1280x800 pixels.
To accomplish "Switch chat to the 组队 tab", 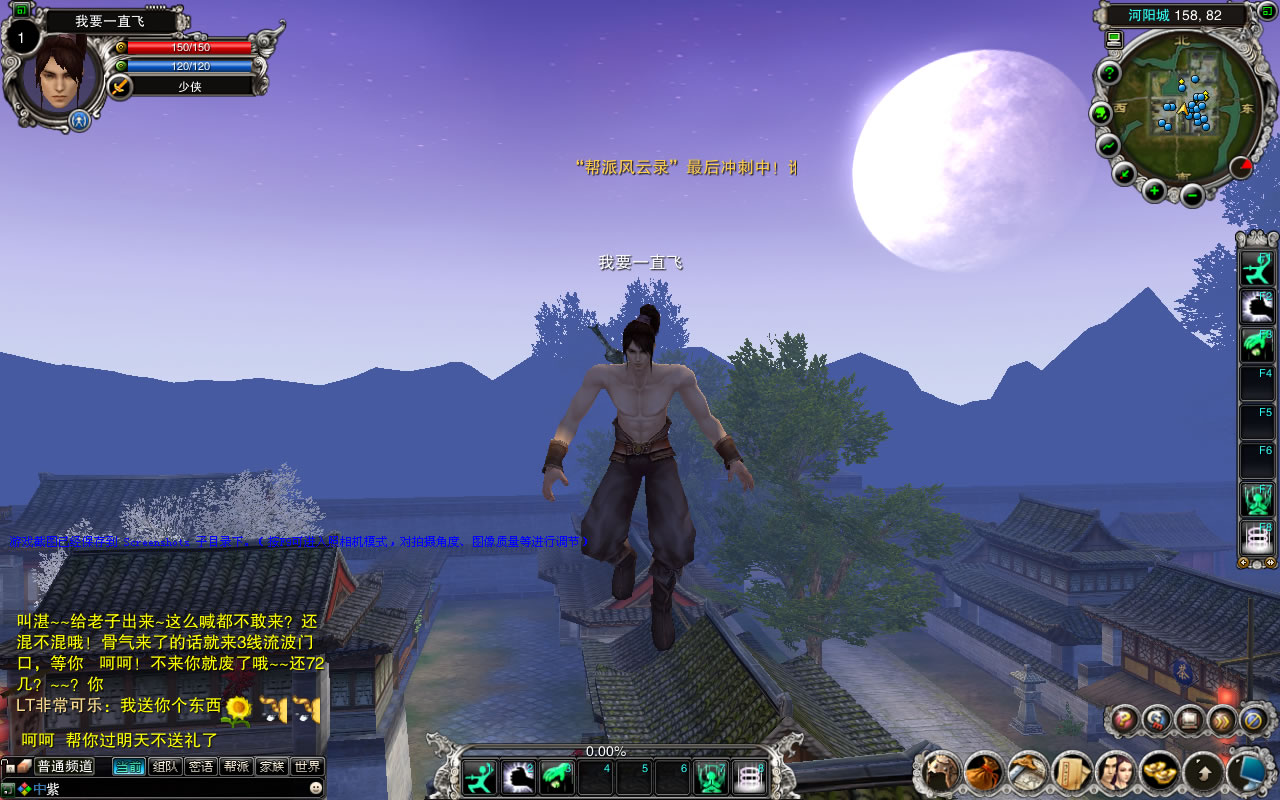I will coord(165,767).
